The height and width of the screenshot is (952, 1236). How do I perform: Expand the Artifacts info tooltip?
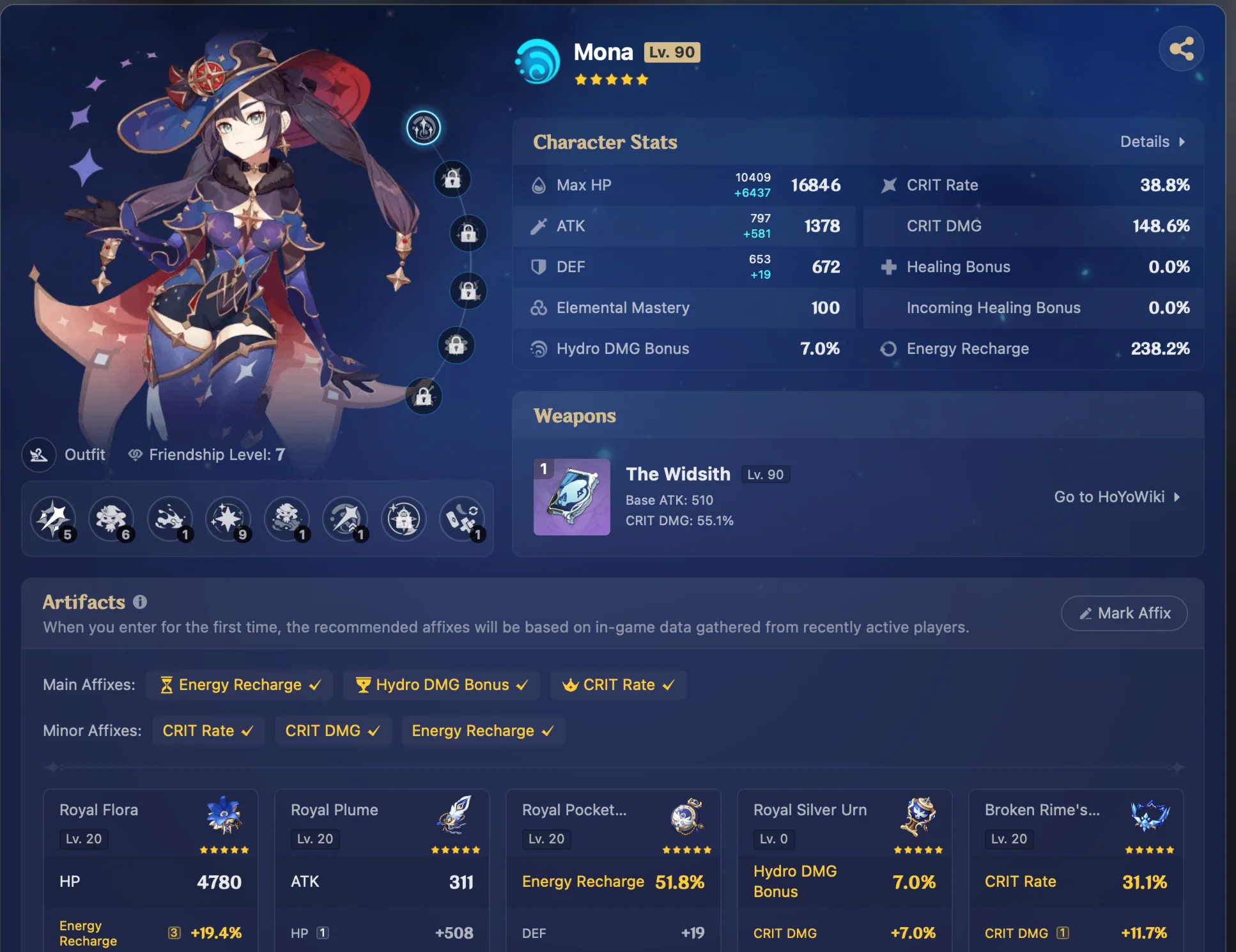pyautogui.click(x=139, y=601)
